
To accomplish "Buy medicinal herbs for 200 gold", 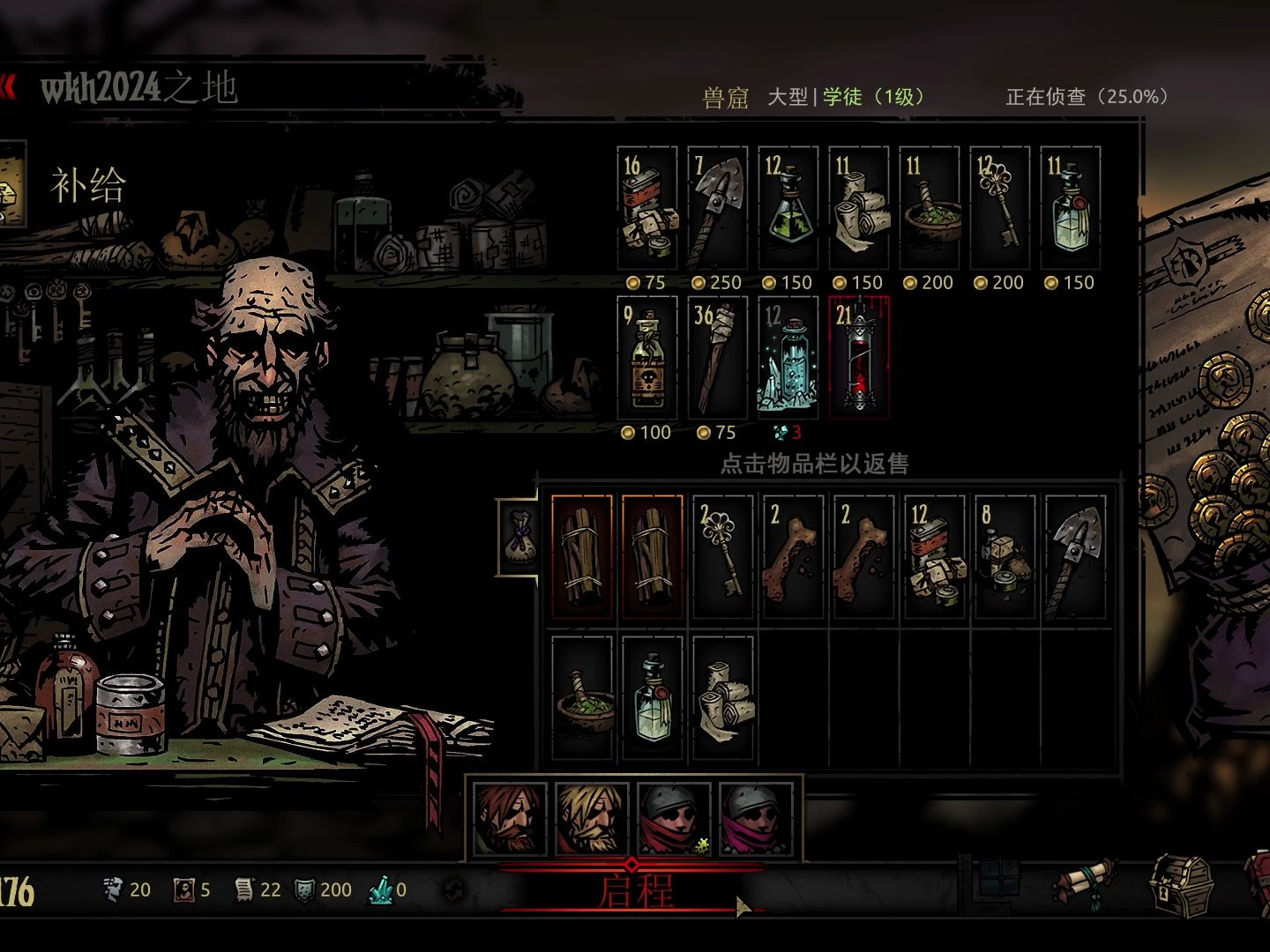I will tap(930, 209).
